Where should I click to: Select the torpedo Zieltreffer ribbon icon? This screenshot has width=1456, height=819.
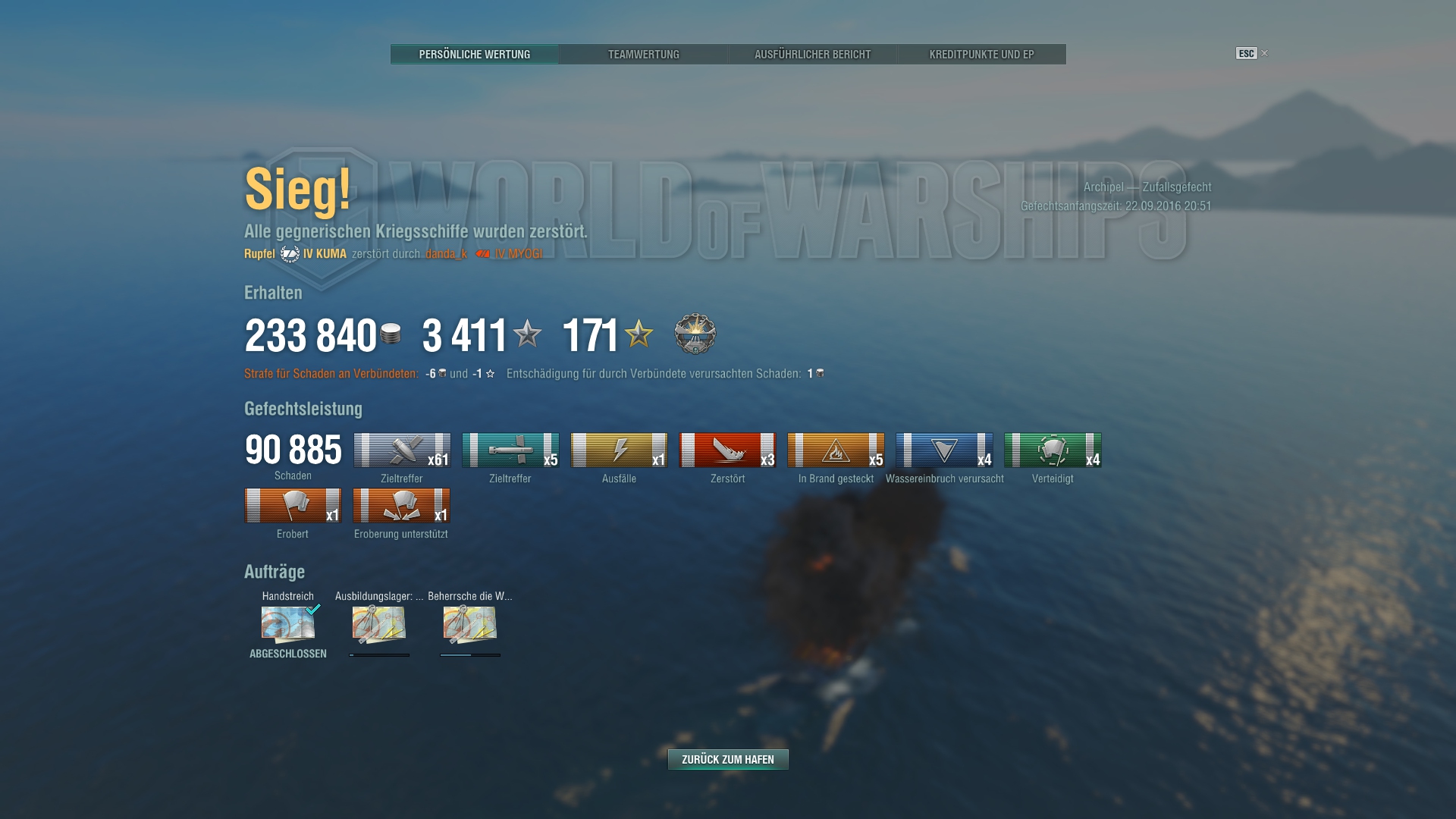tap(510, 448)
